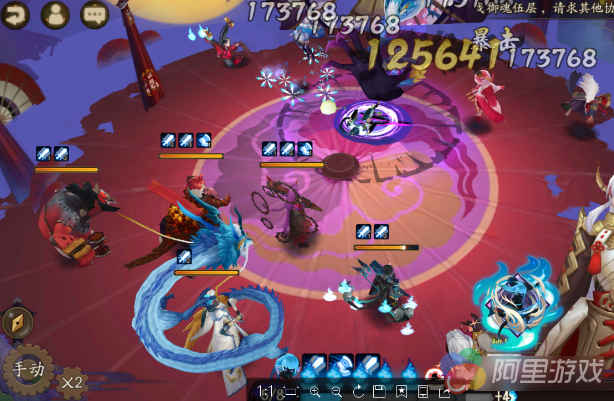
Task: Click the back arrow button
Action: [x=16, y=15]
